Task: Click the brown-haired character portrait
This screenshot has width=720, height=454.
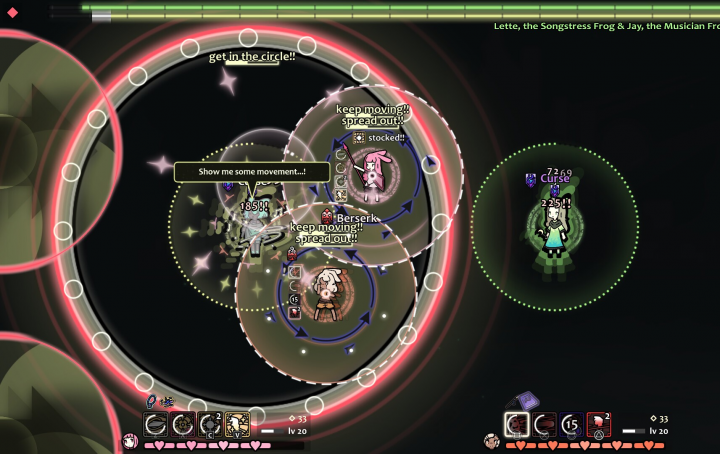Action: coord(490,440)
